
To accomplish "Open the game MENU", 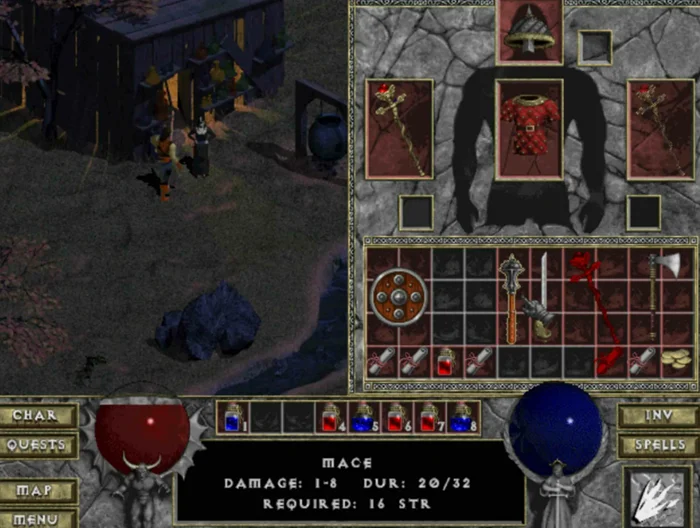I will coord(40,518).
